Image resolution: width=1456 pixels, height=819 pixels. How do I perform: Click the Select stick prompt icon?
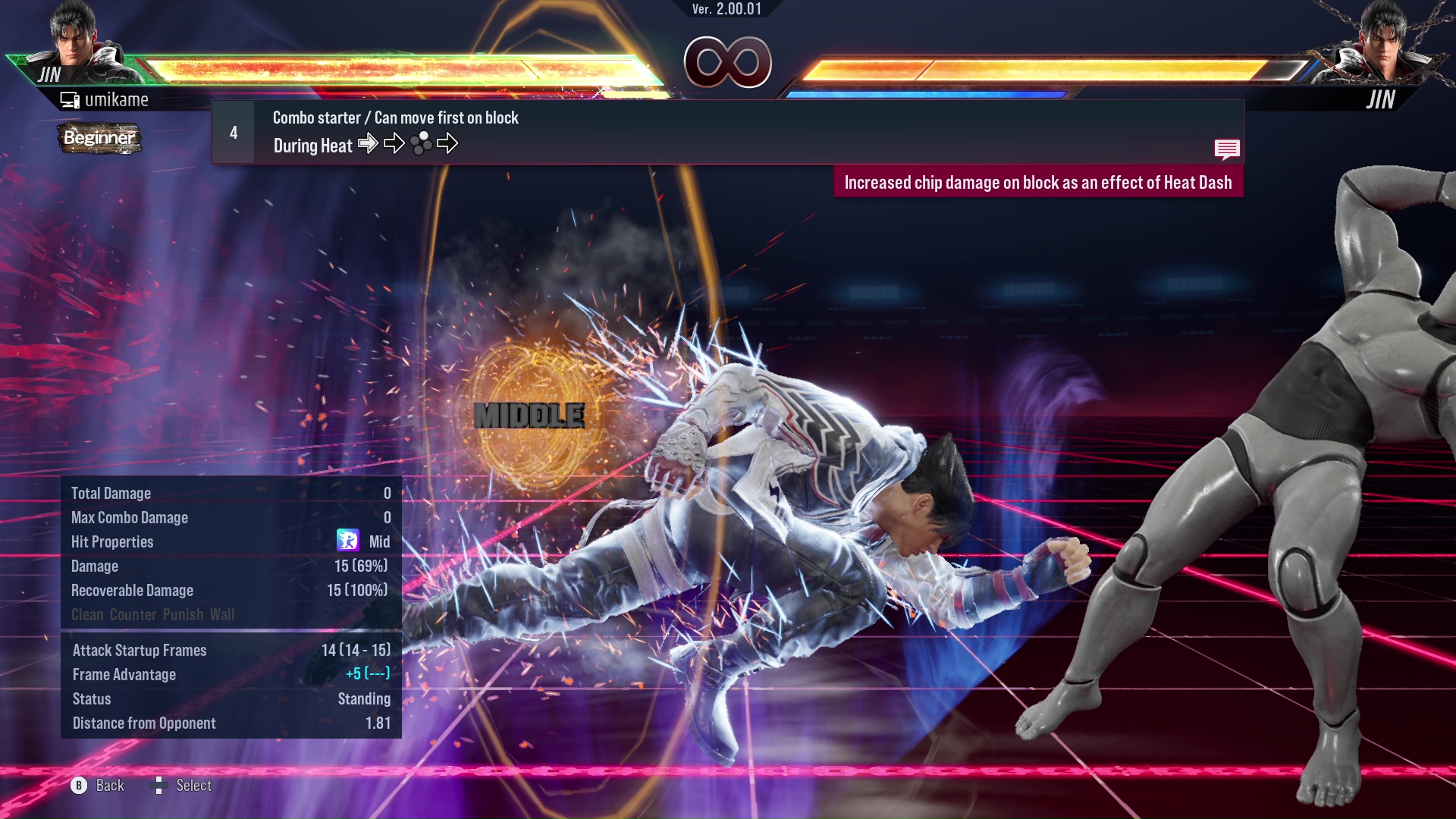(160, 786)
